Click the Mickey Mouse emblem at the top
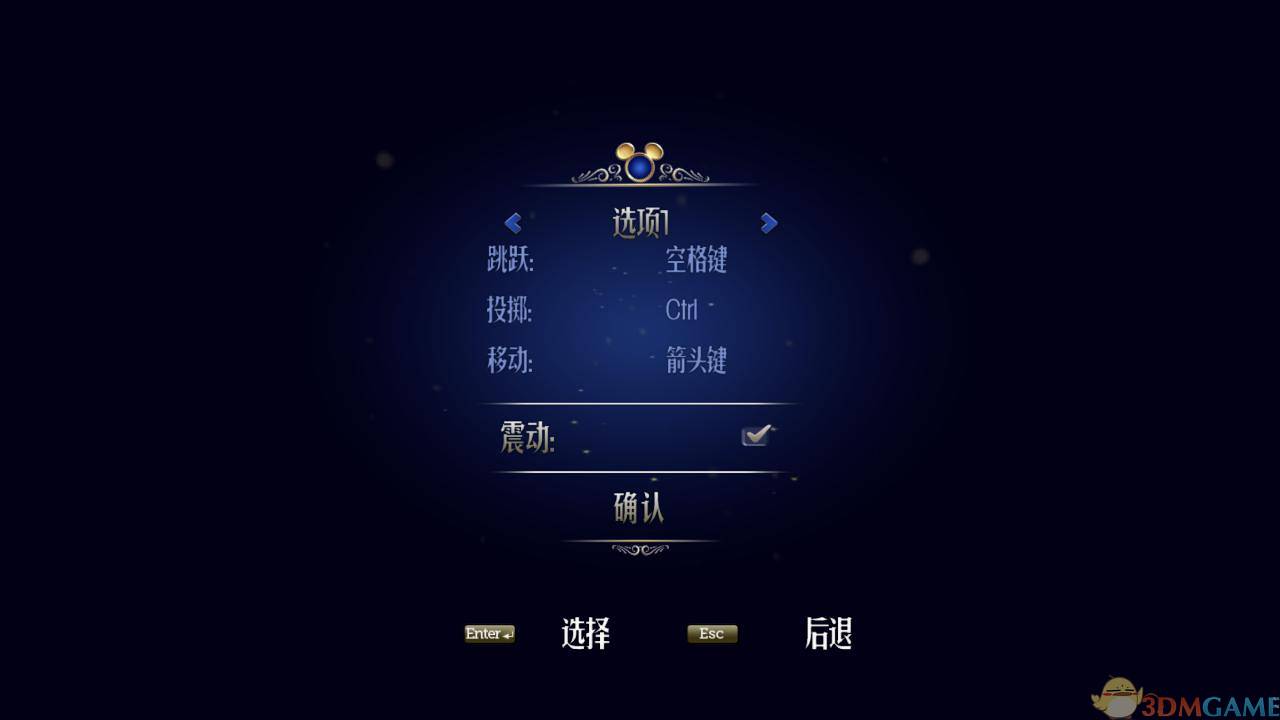 click(x=640, y=157)
